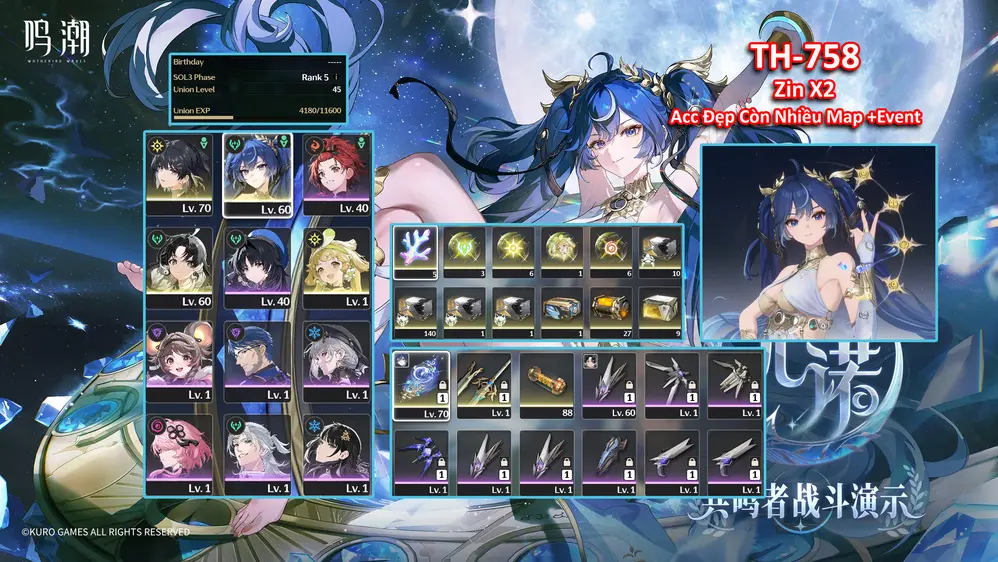Screen dimensions: 998x562
Task: Choose the brown-haired girl with round ears
Action: tap(182, 358)
